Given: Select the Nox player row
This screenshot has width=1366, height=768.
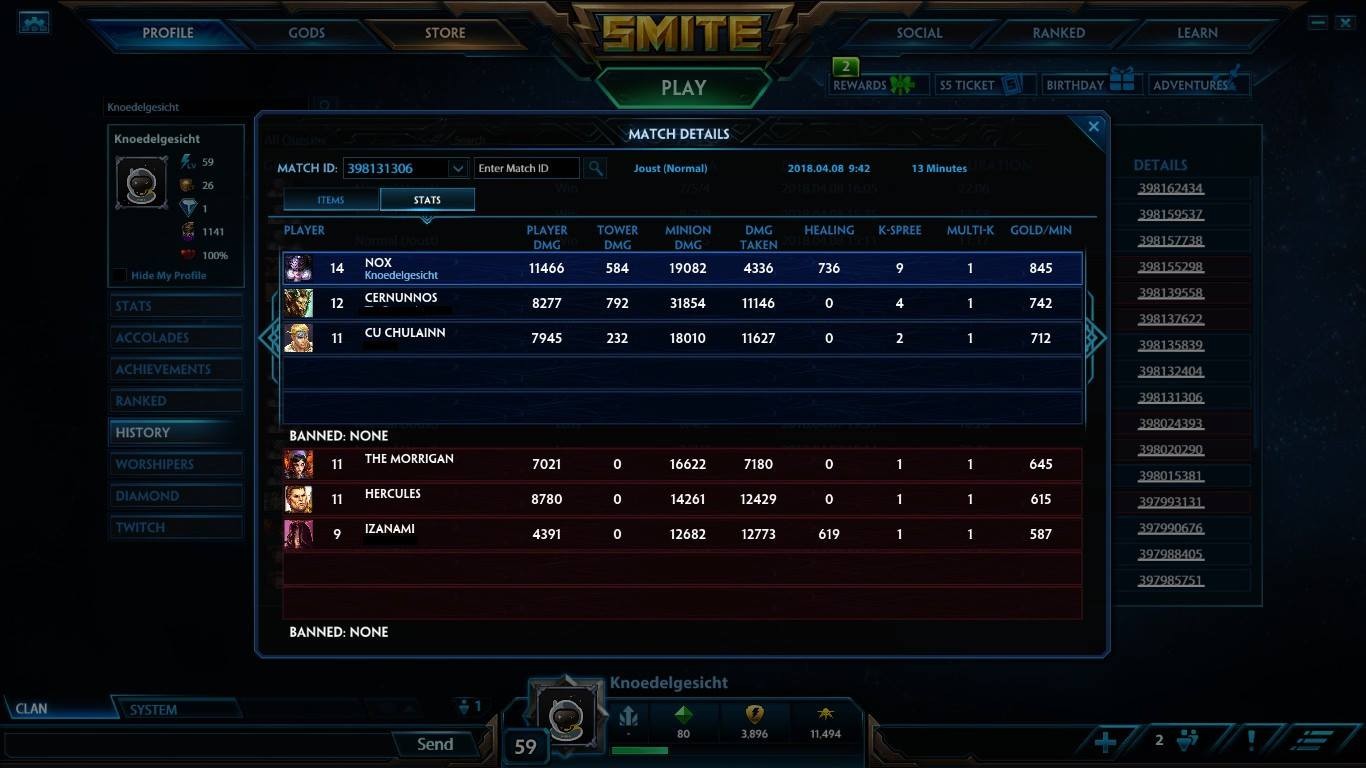Looking at the screenshot, I should (682, 268).
